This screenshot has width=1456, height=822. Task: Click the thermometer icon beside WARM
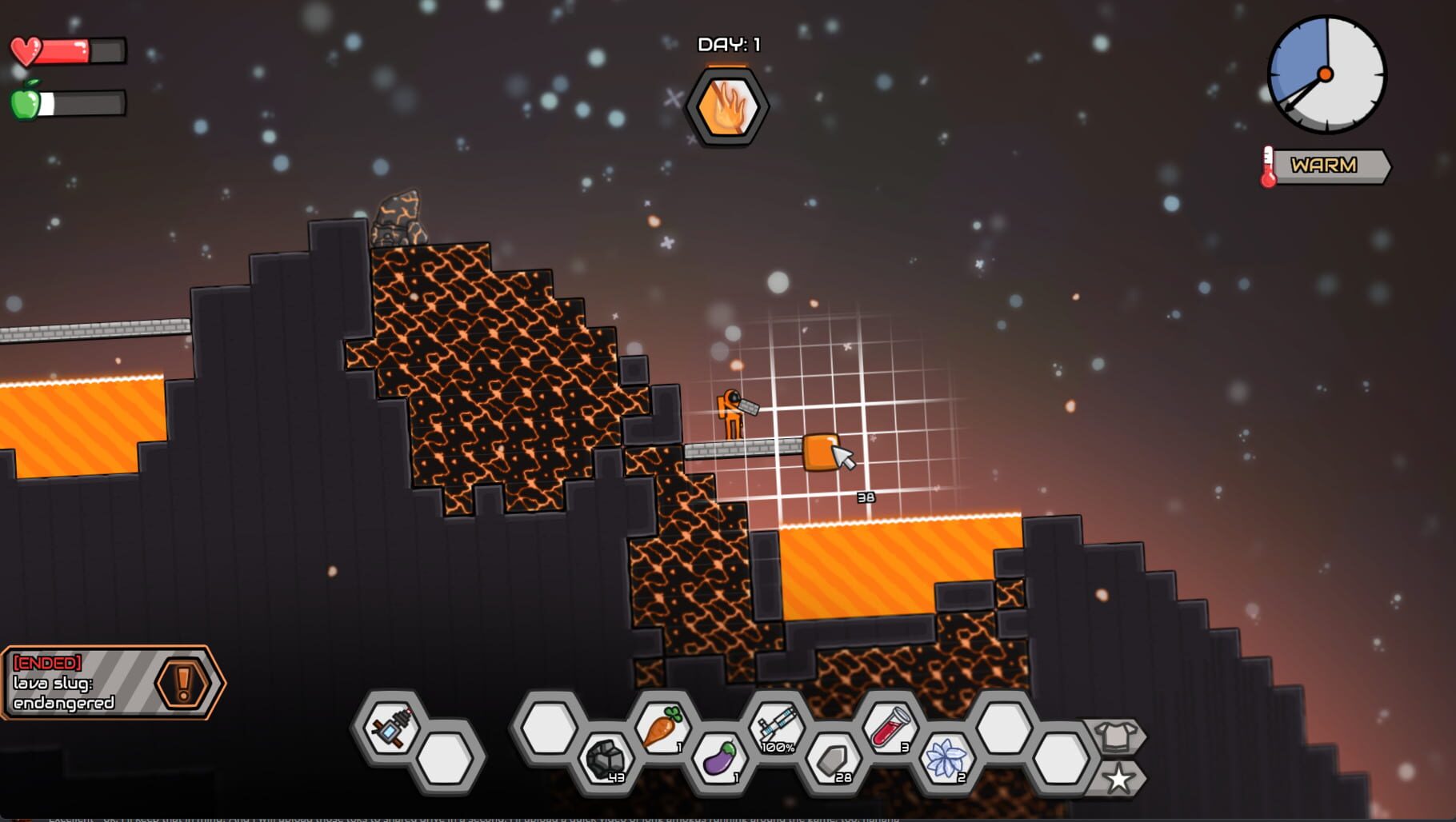coord(1268,166)
